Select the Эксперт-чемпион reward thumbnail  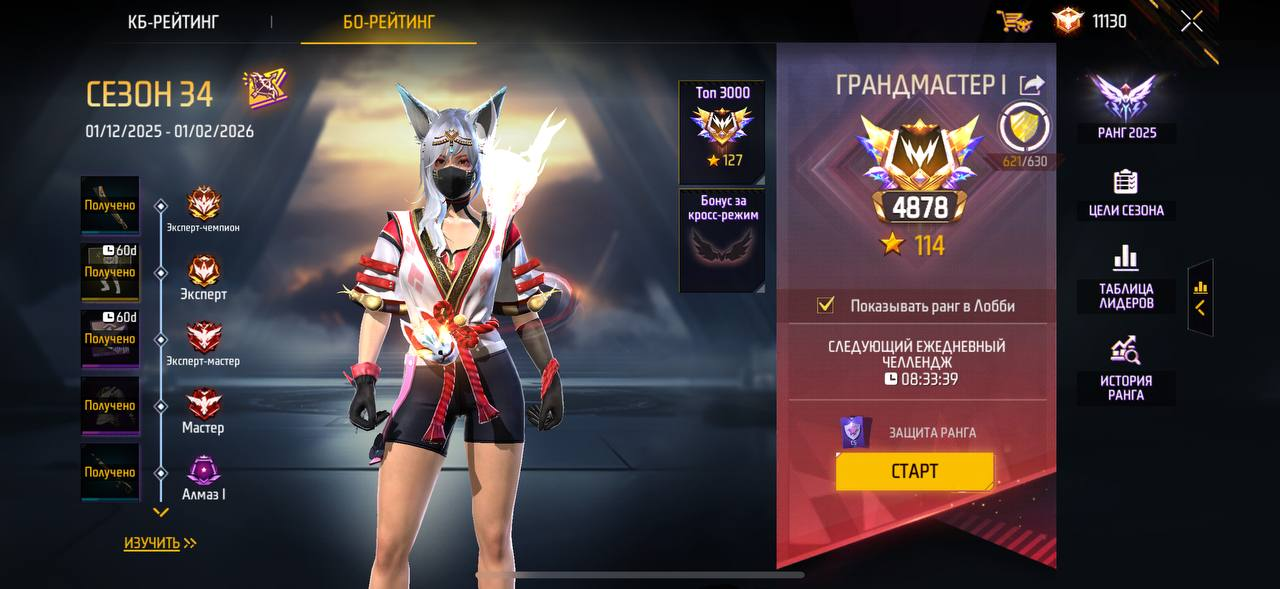coord(110,205)
